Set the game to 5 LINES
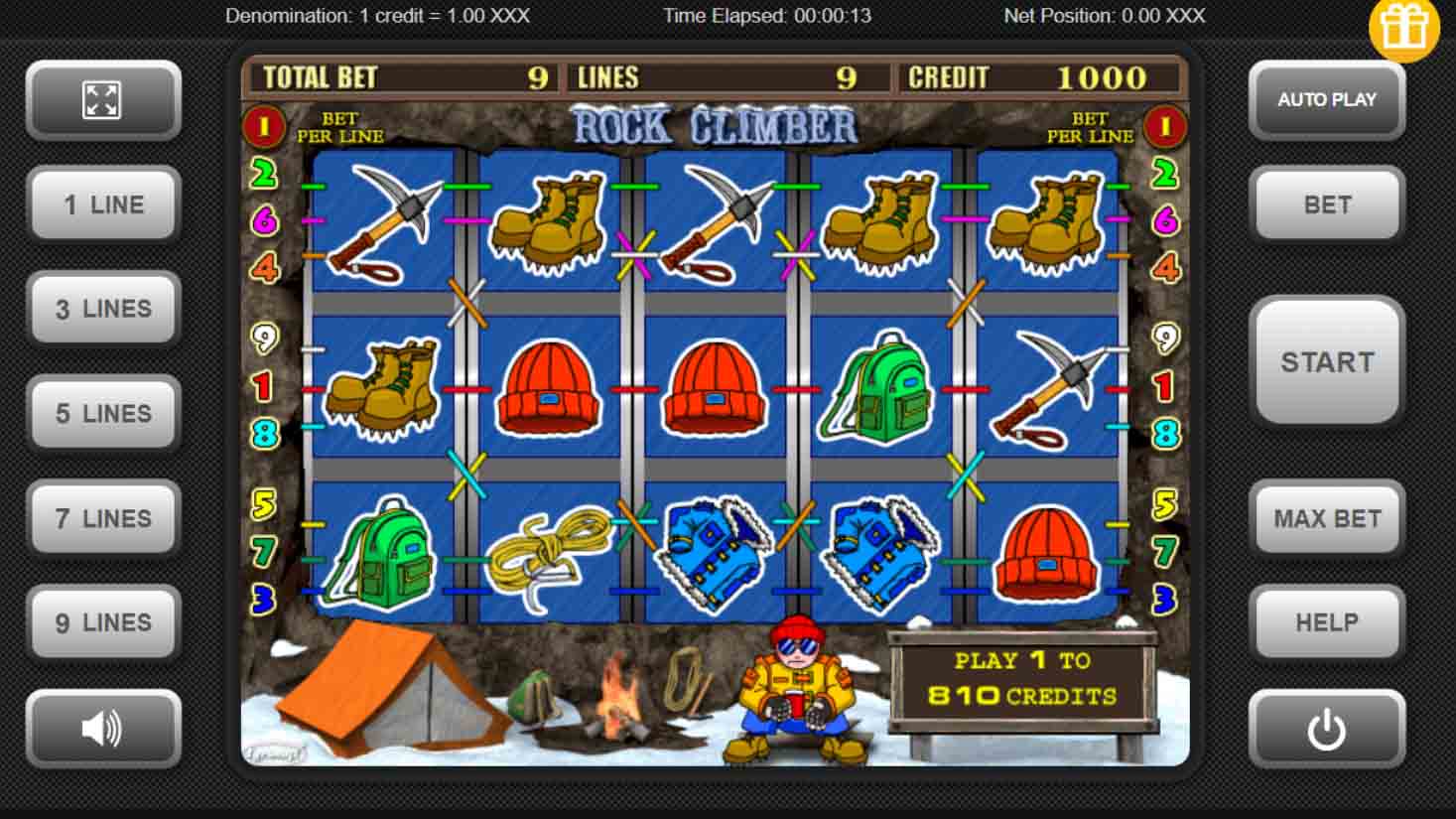Viewport: 1456px width, 819px height. pos(103,414)
